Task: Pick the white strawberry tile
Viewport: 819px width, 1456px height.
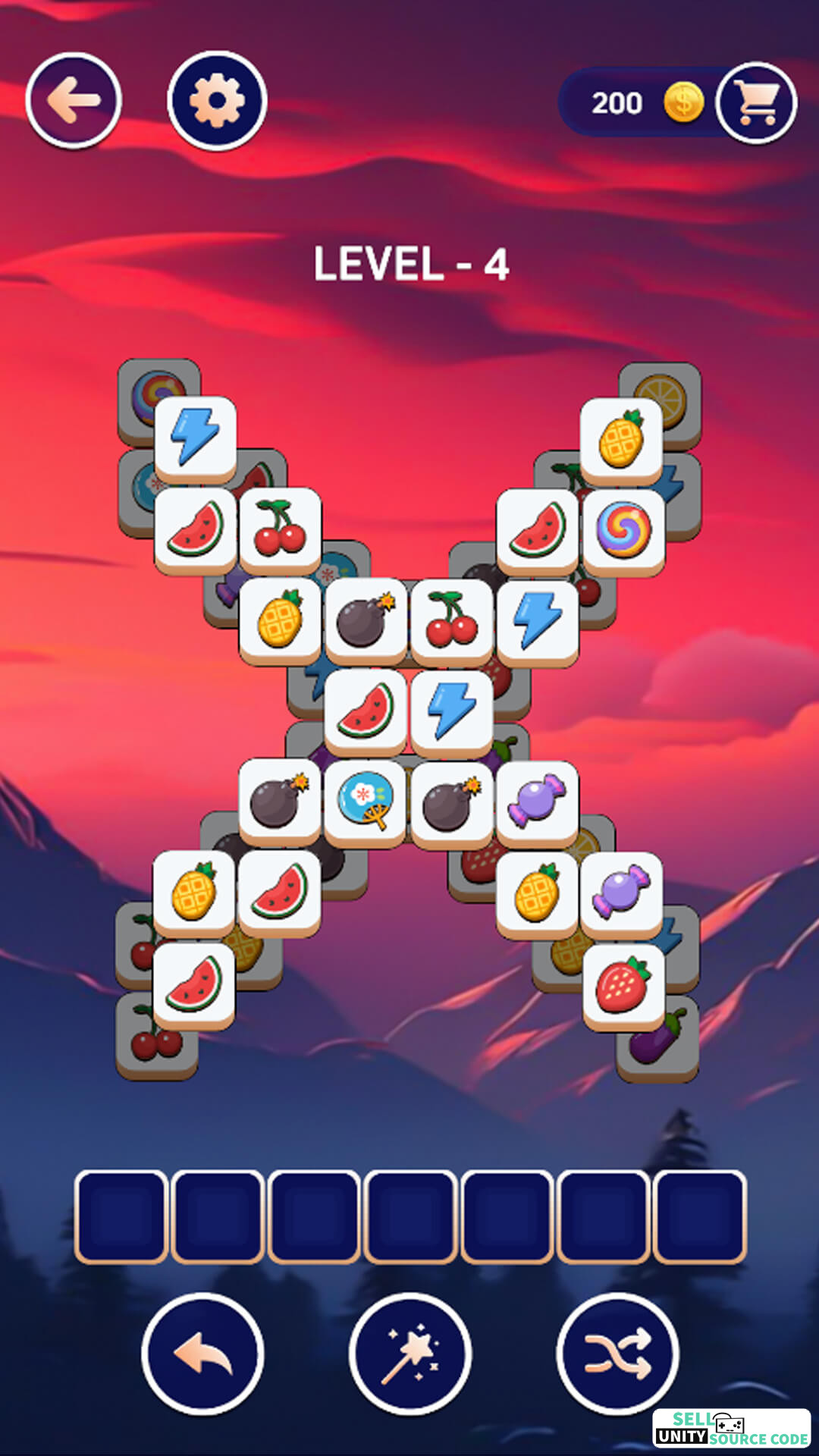Action: [623, 985]
